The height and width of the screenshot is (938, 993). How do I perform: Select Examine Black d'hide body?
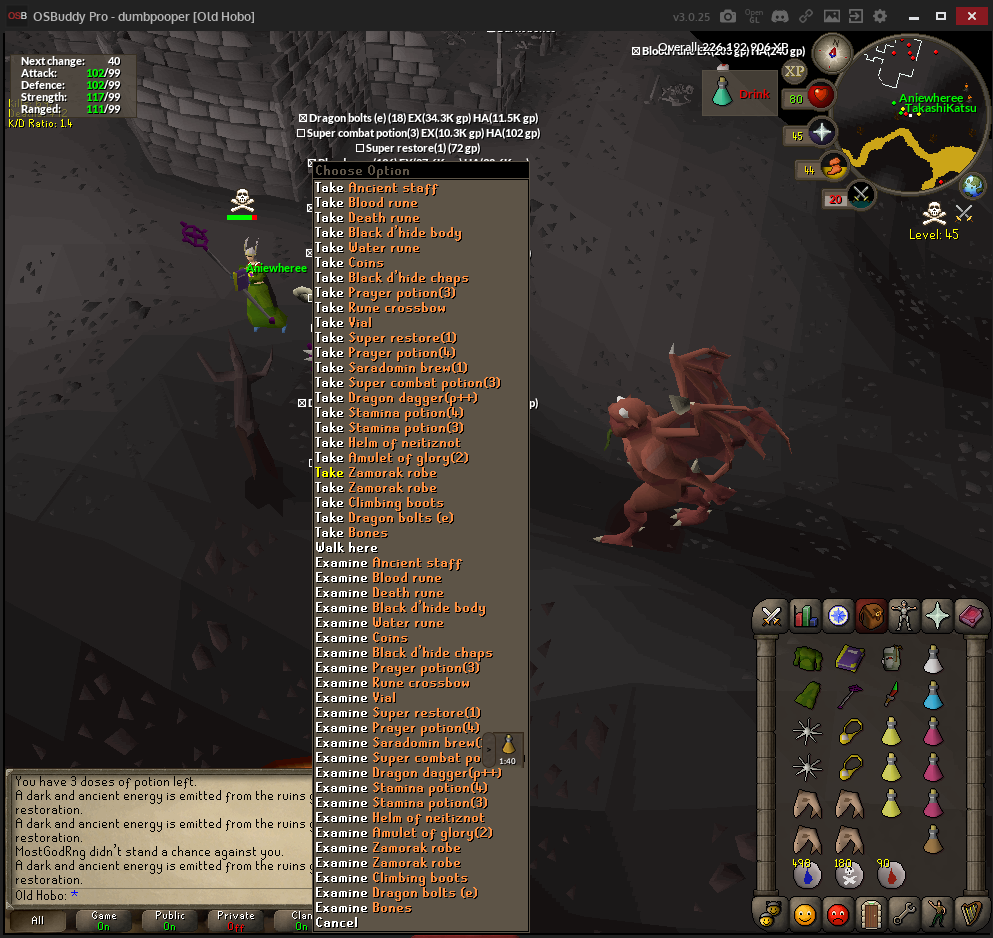tap(400, 608)
